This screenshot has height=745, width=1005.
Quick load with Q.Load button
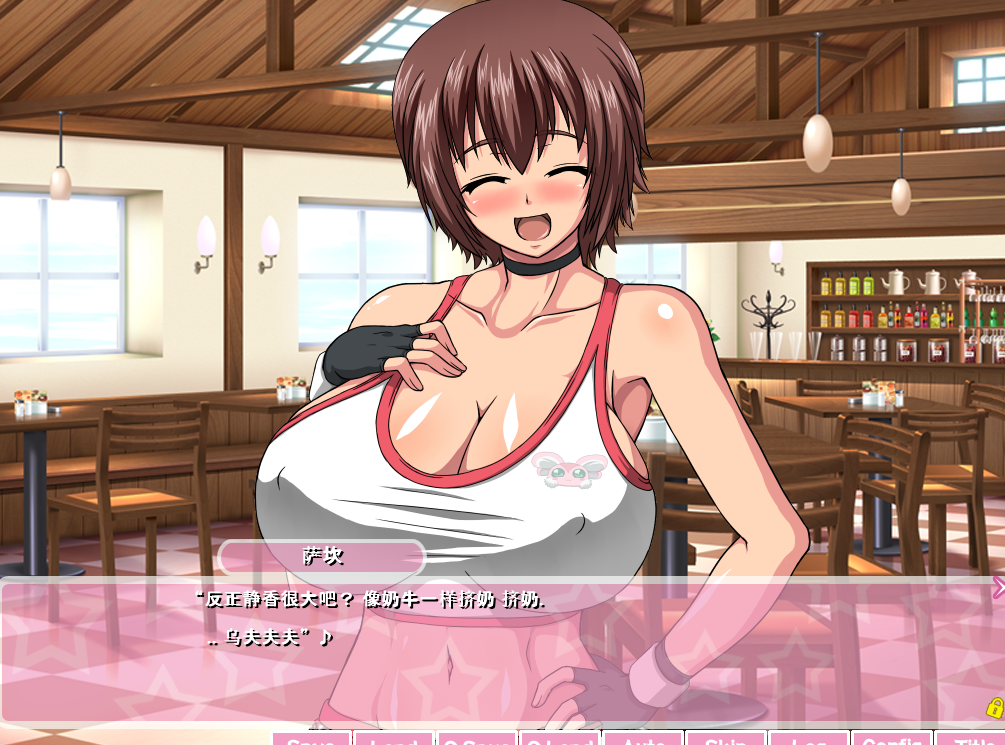point(560,739)
